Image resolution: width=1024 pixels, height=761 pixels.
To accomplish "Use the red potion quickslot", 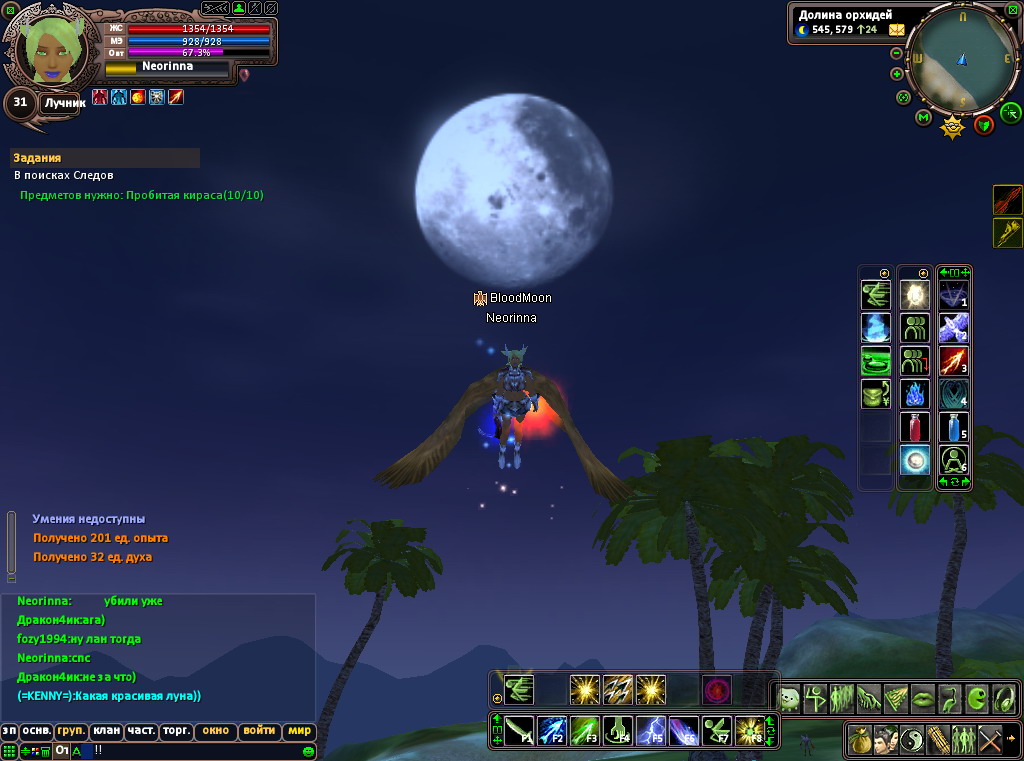I will (x=915, y=427).
